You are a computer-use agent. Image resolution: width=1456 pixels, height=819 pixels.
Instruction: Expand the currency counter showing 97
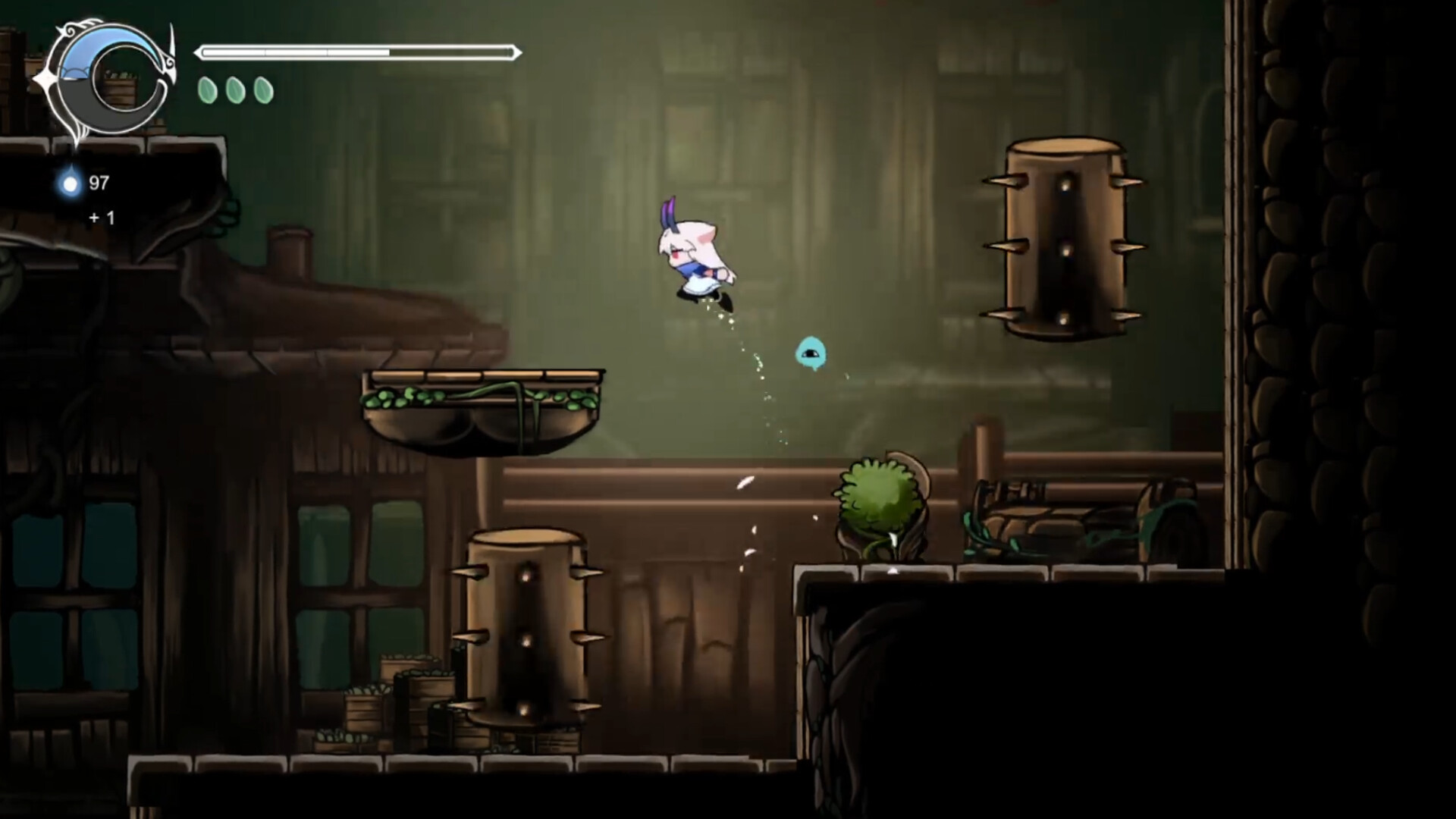[99, 183]
